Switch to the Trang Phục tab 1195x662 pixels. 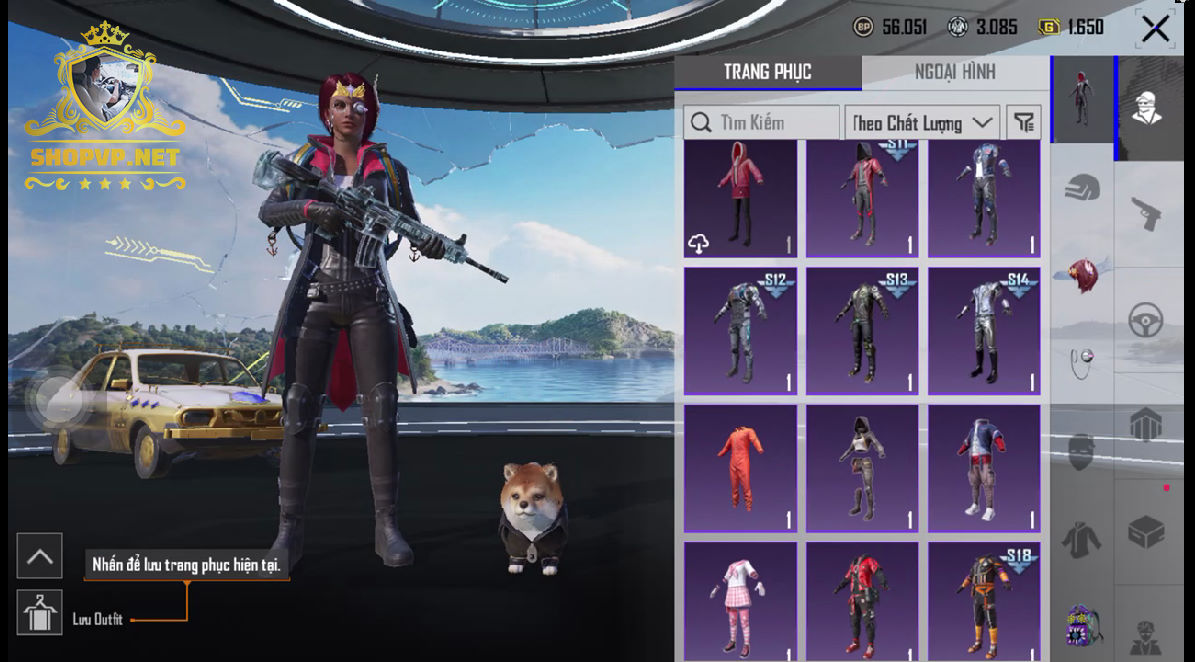[x=767, y=72]
